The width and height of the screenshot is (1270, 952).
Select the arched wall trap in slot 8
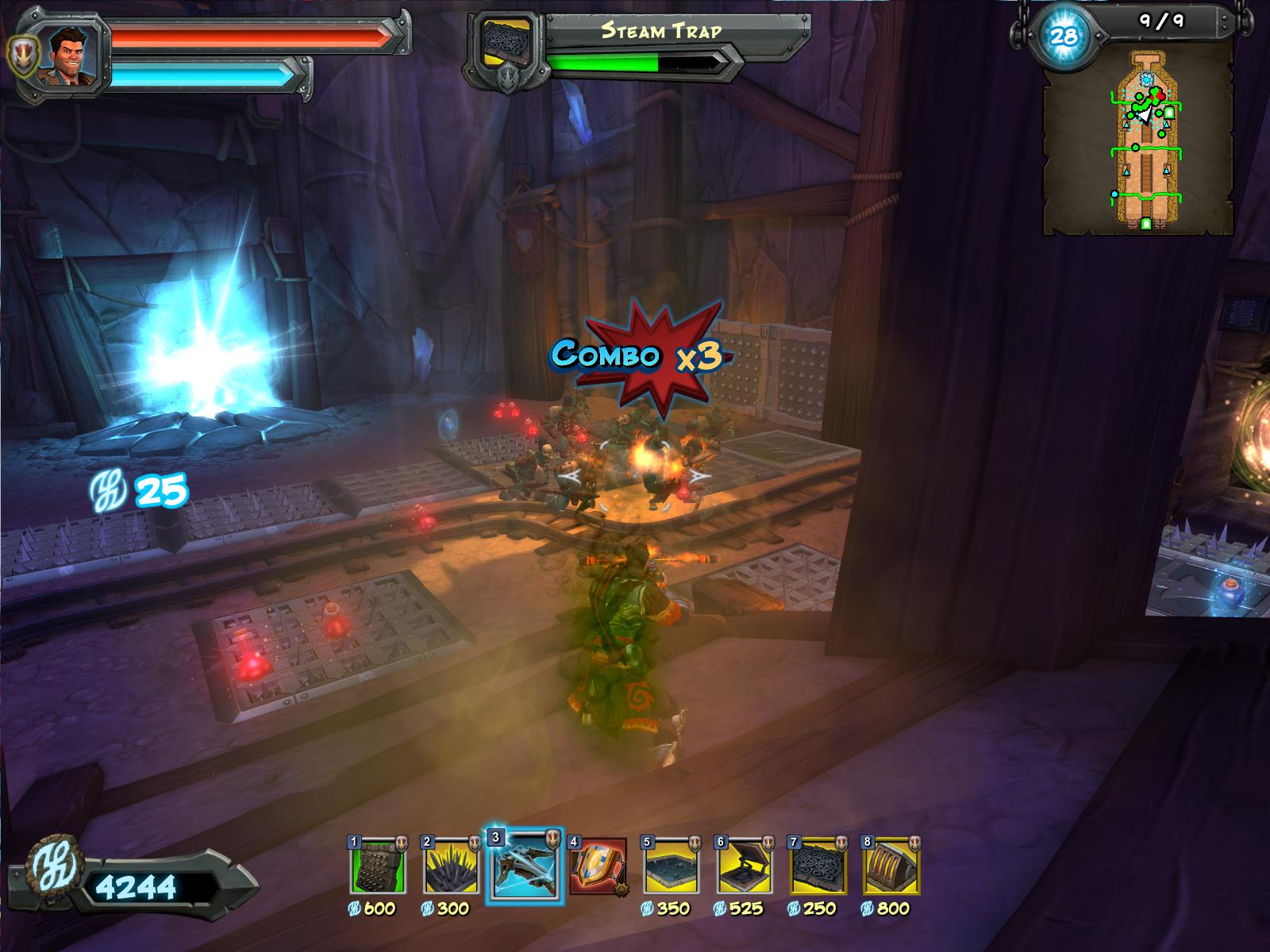click(x=891, y=866)
